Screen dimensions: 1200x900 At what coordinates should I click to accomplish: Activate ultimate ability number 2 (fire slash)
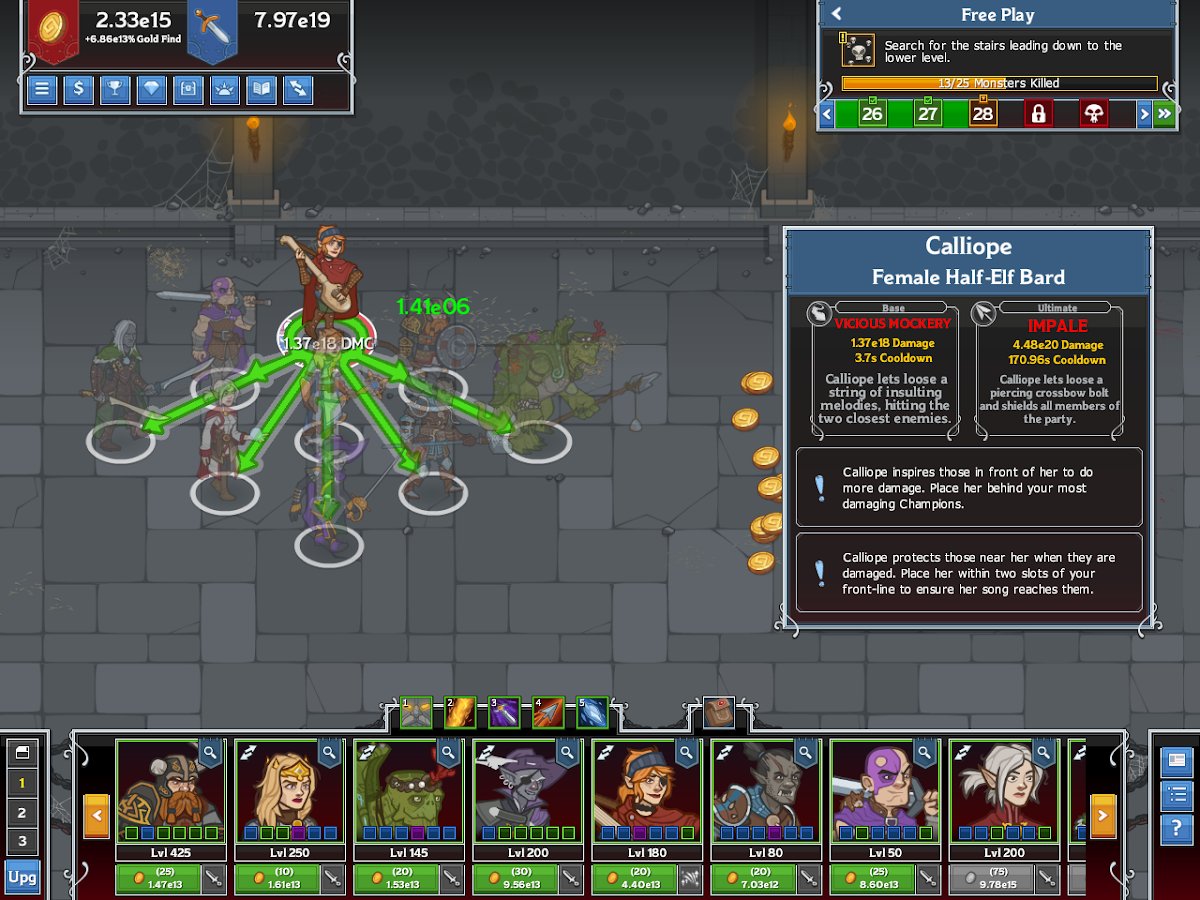pos(461,712)
